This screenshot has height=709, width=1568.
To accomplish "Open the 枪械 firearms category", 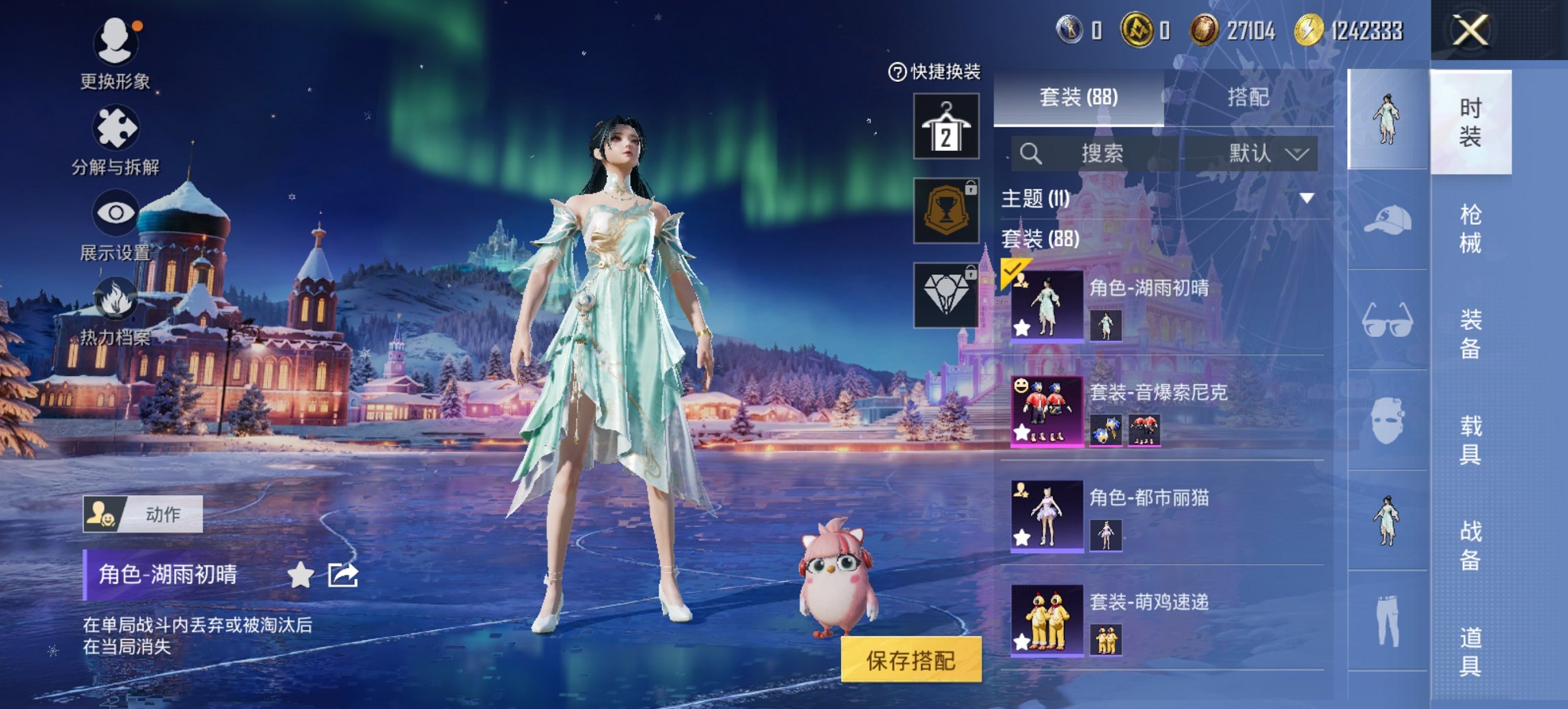I will (1470, 228).
